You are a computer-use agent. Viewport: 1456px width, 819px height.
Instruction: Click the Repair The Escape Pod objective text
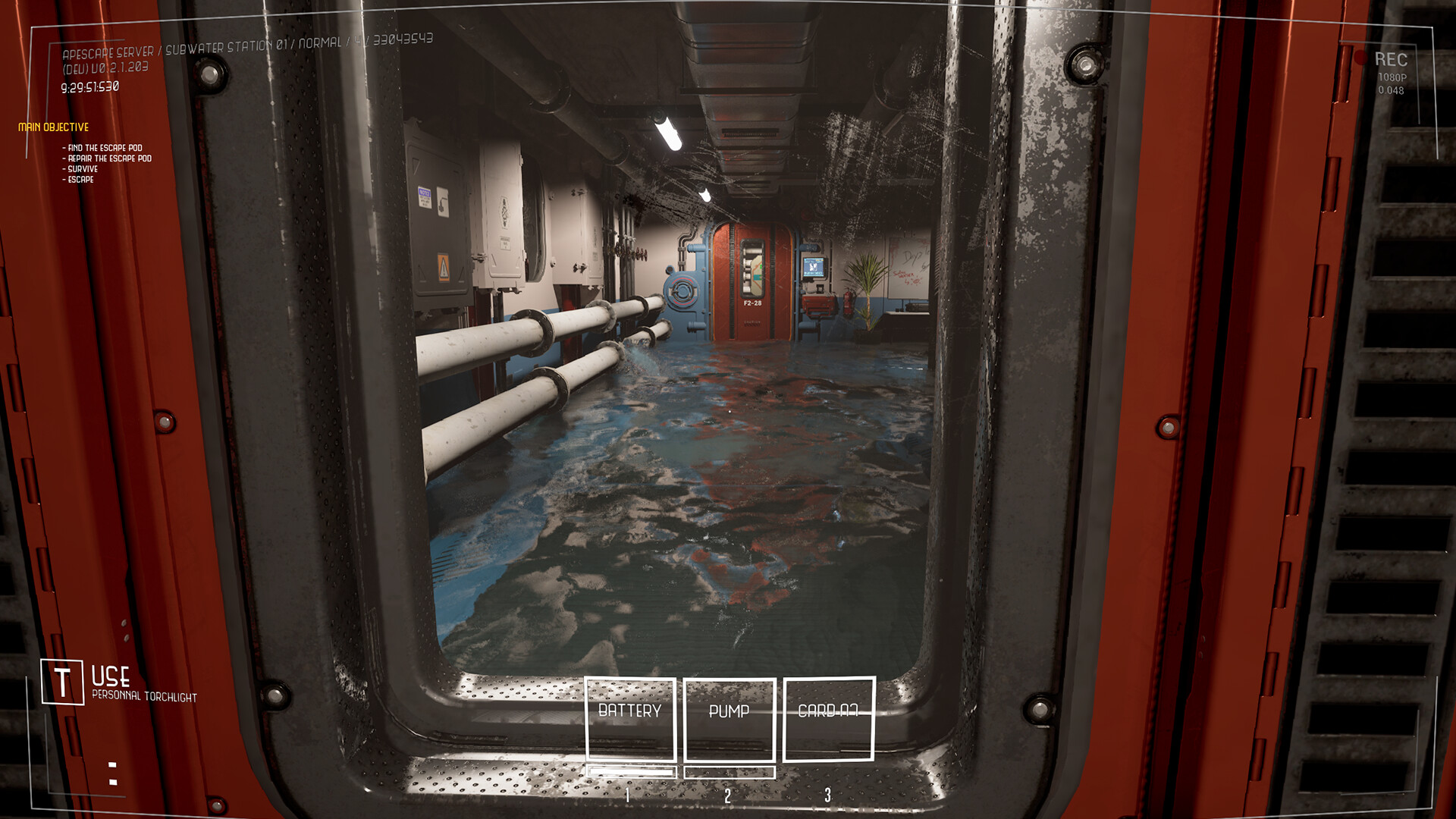106,158
